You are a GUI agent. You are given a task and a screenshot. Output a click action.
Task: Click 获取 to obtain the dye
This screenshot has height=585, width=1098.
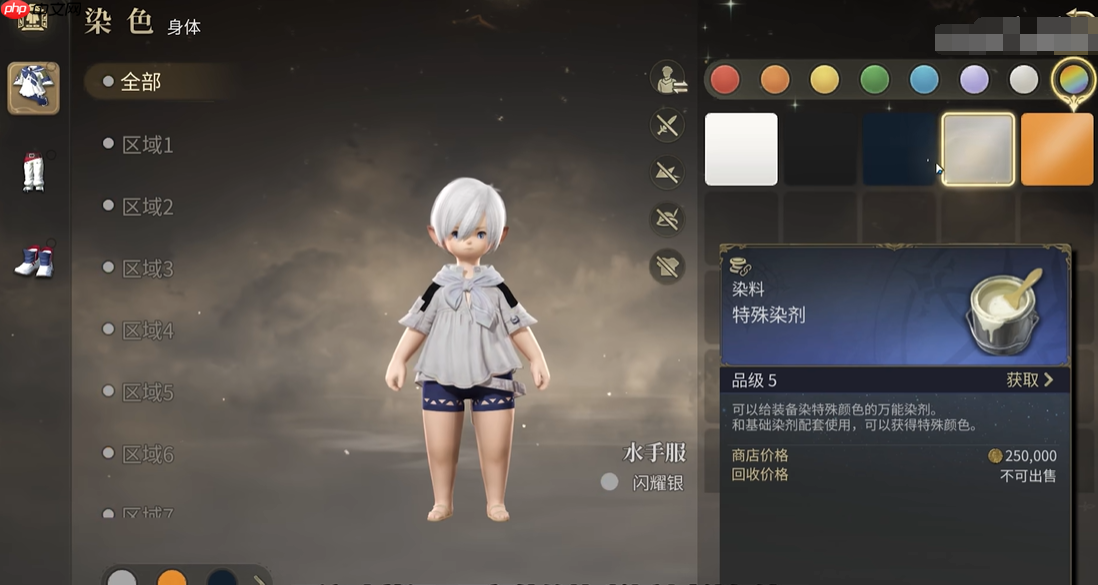click(x=1029, y=380)
